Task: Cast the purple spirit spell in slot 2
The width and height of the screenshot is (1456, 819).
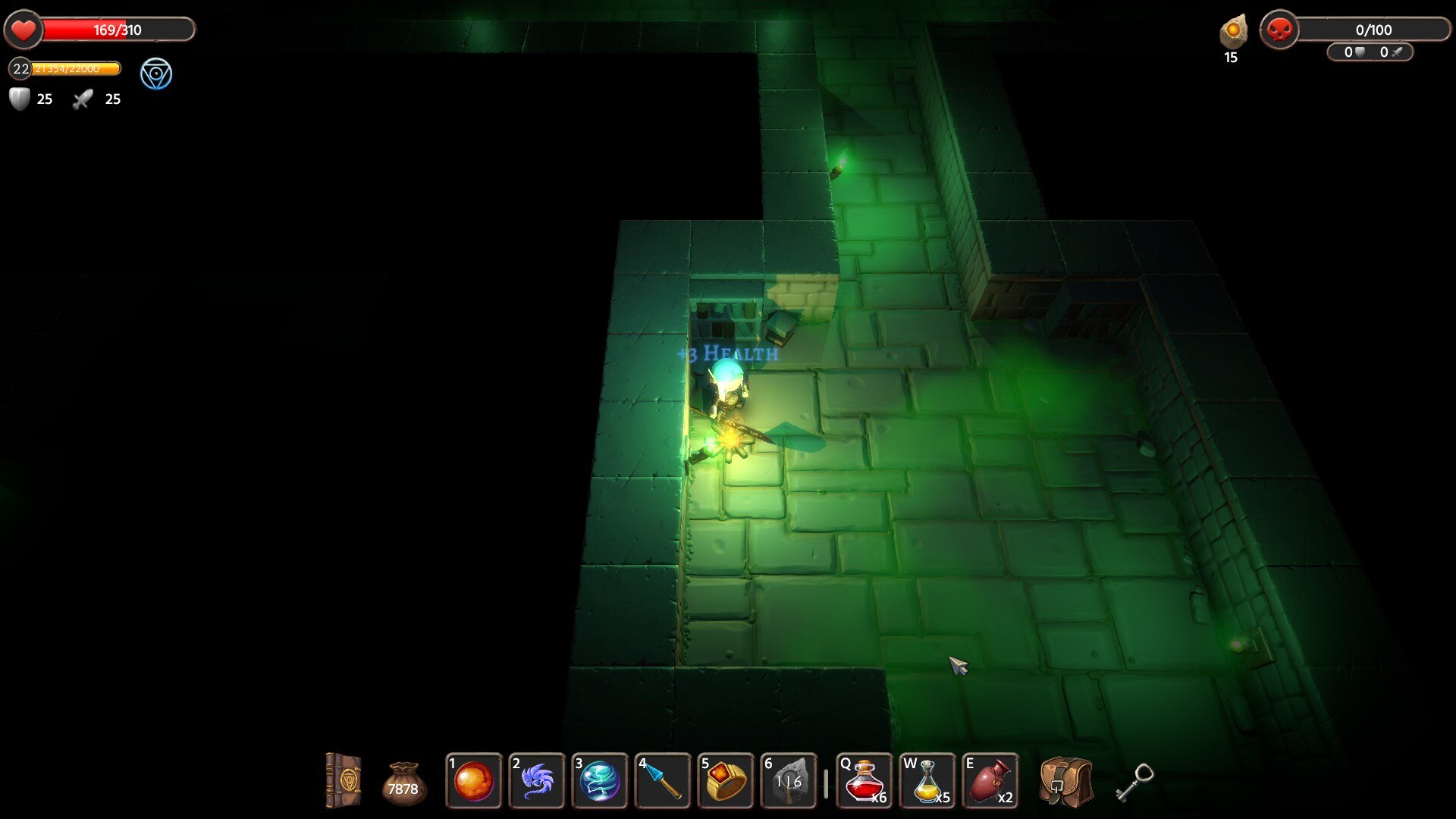Action: point(537,781)
